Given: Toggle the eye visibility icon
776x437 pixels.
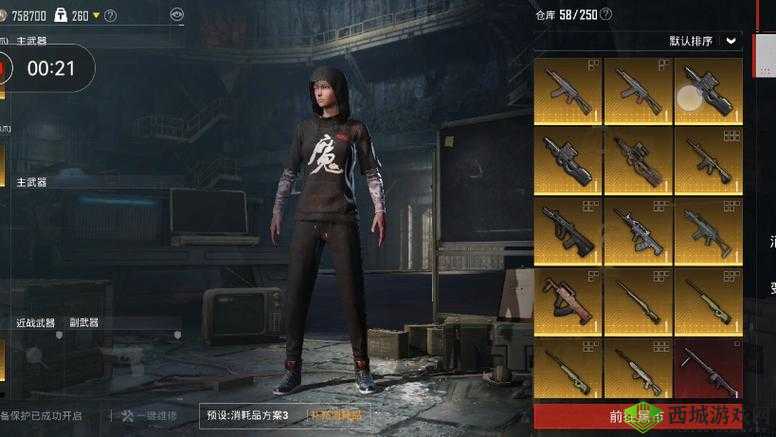Looking at the screenshot, I should pos(177,15).
